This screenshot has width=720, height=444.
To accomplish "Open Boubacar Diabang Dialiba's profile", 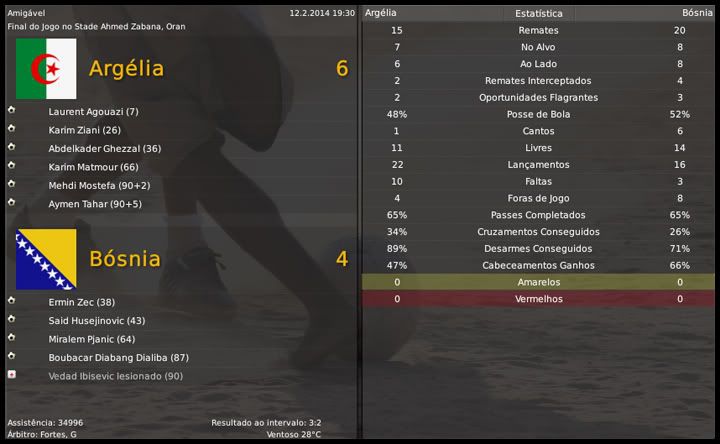I will pos(118,358).
